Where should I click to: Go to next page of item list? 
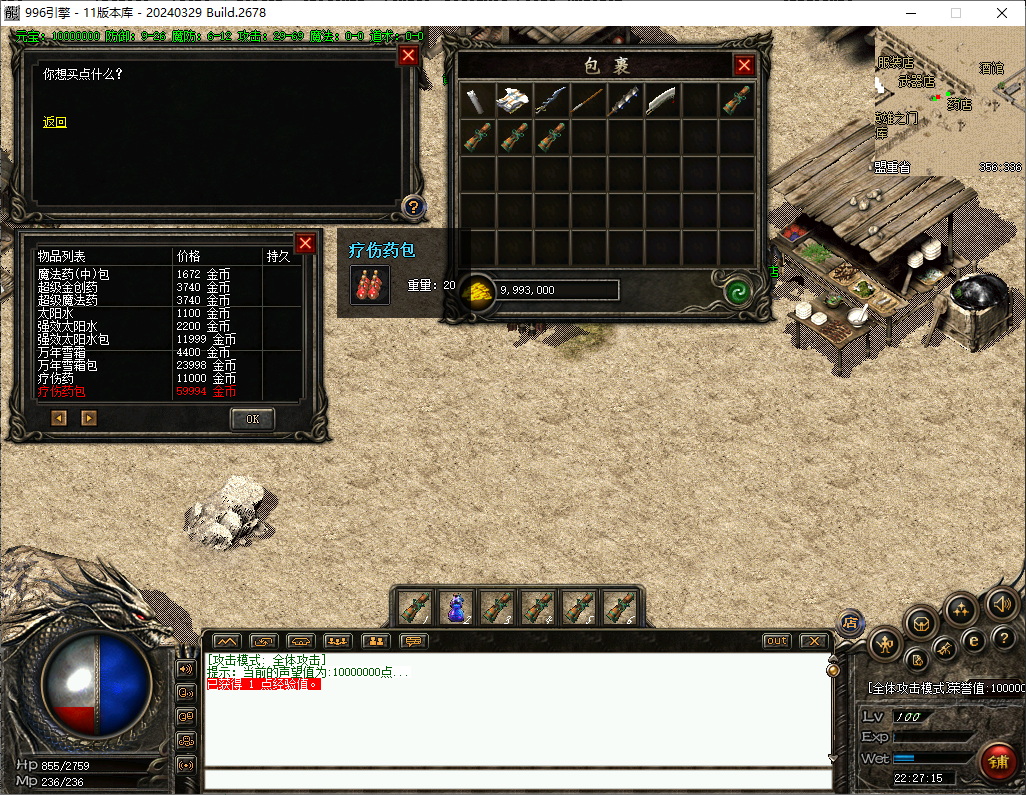tap(89, 418)
